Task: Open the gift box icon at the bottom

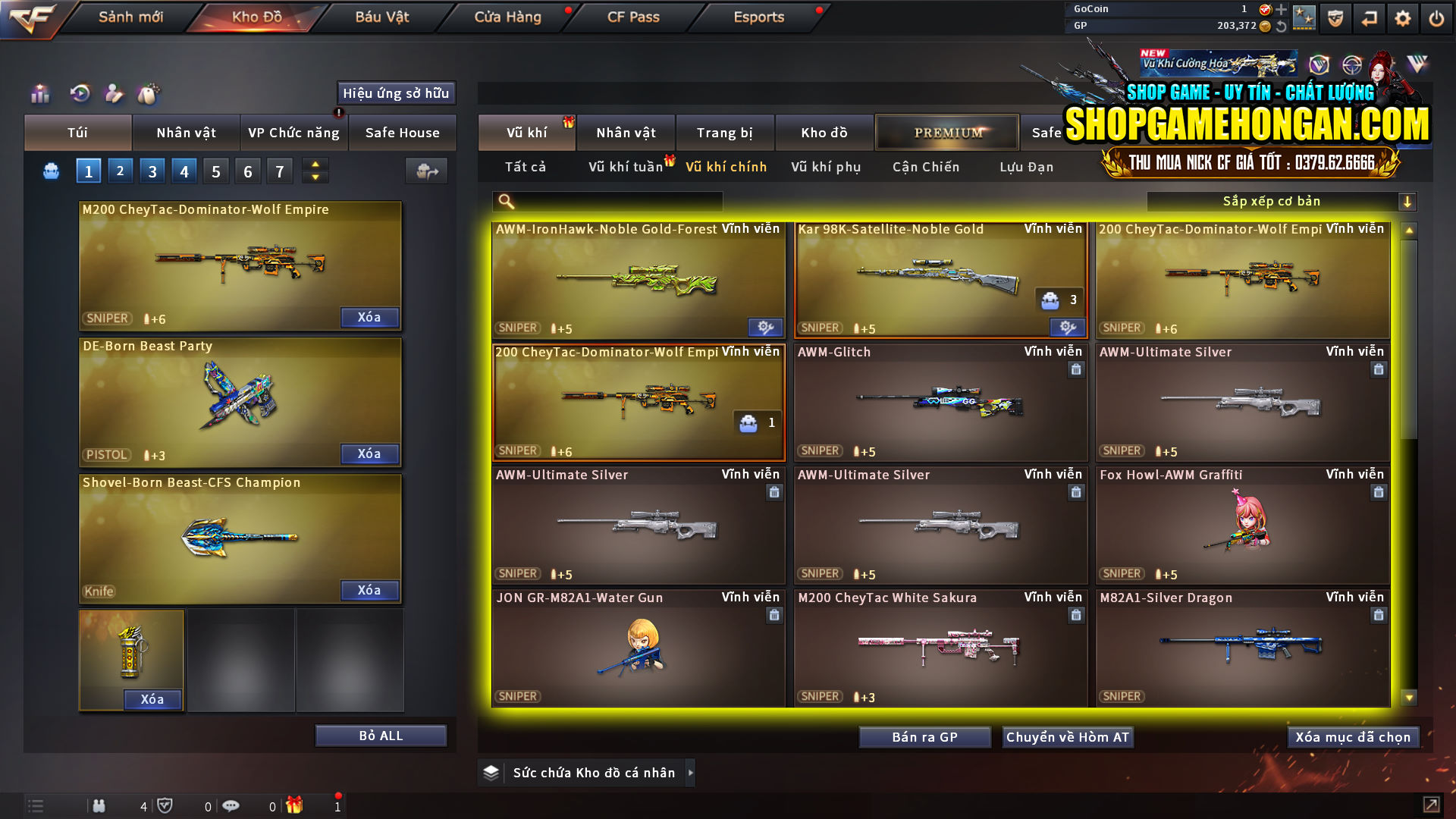Action: [296, 806]
